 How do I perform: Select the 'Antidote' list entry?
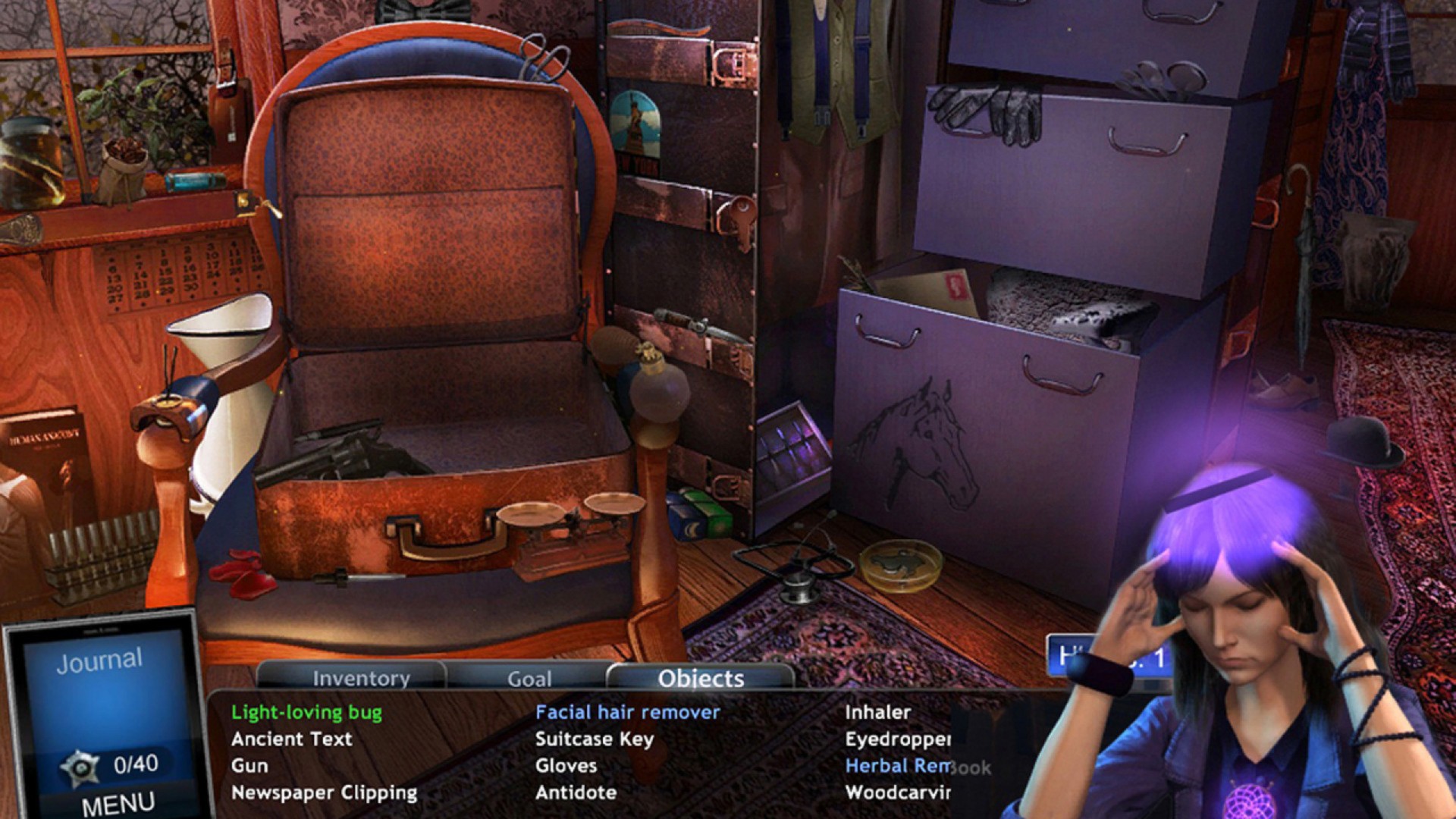[x=576, y=793]
